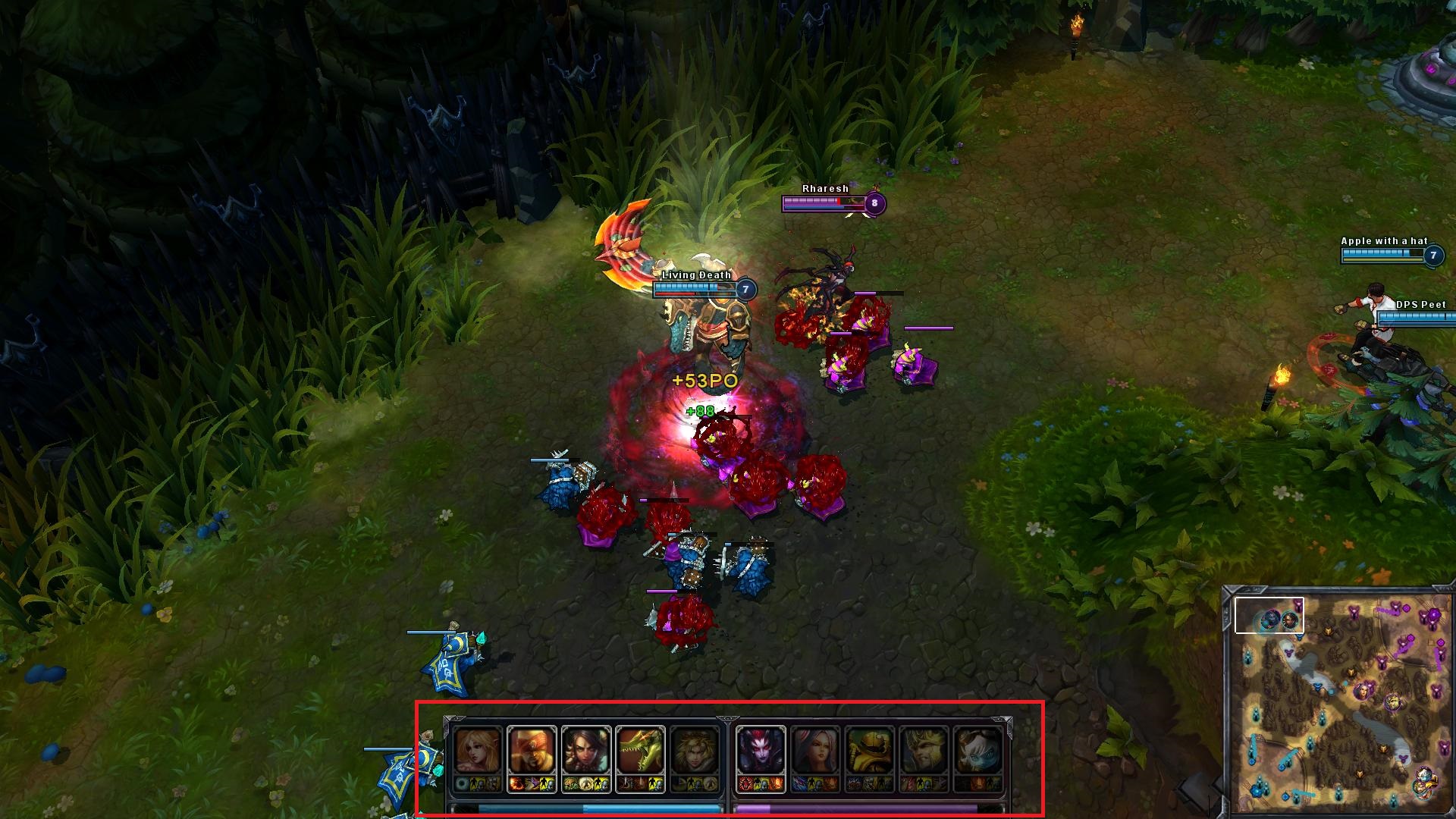The image size is (1456, 819).
Task: Select Blitzcrank's golden robot portrait
Action: tap(870, 751)
